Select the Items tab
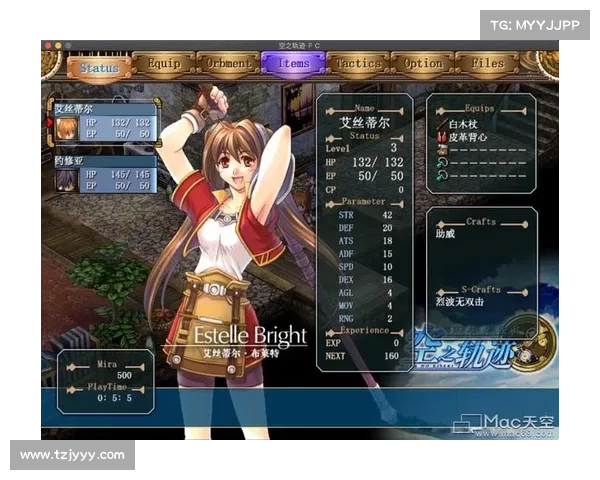600x480 pixels. 294,63
